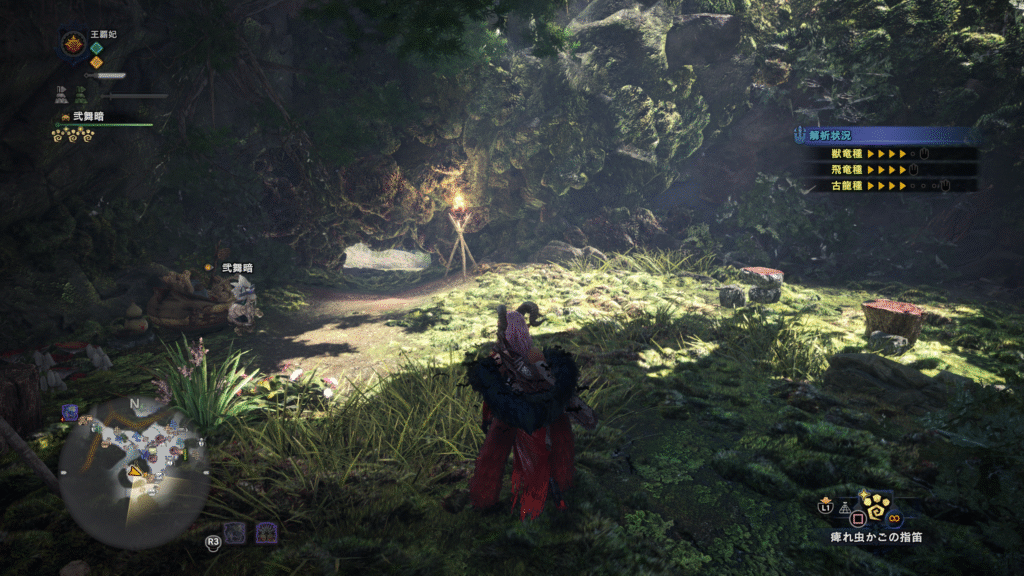This screenshot has height=576, width=1024.
Task: Select the dimmed monster icon beside the minimap
Action: (x=234, y=532)
